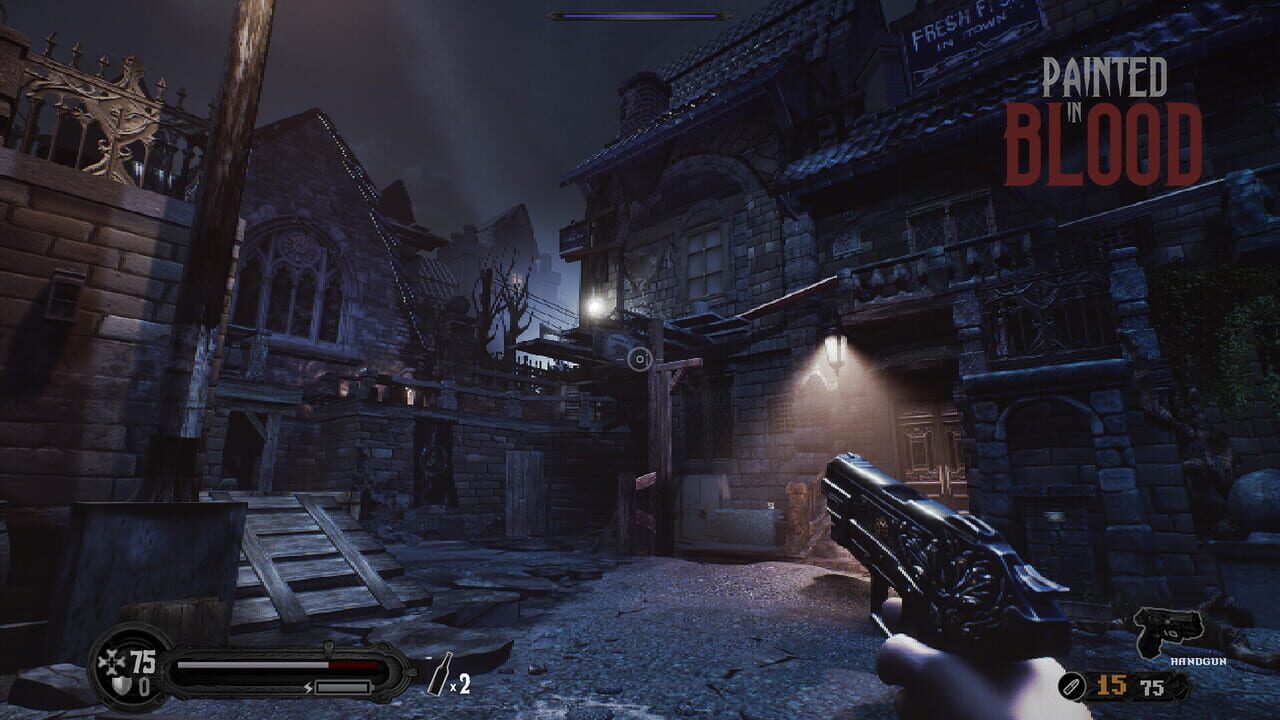Click the shield icon showing 0 armor

pos(119,684)
